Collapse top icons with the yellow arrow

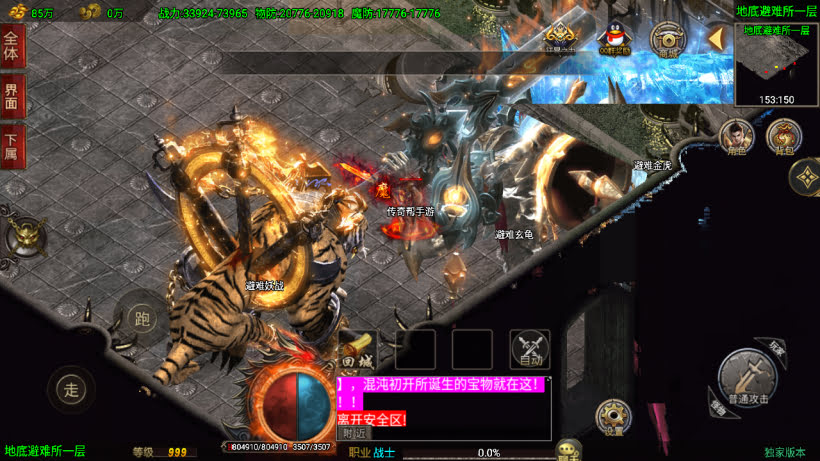716,40
